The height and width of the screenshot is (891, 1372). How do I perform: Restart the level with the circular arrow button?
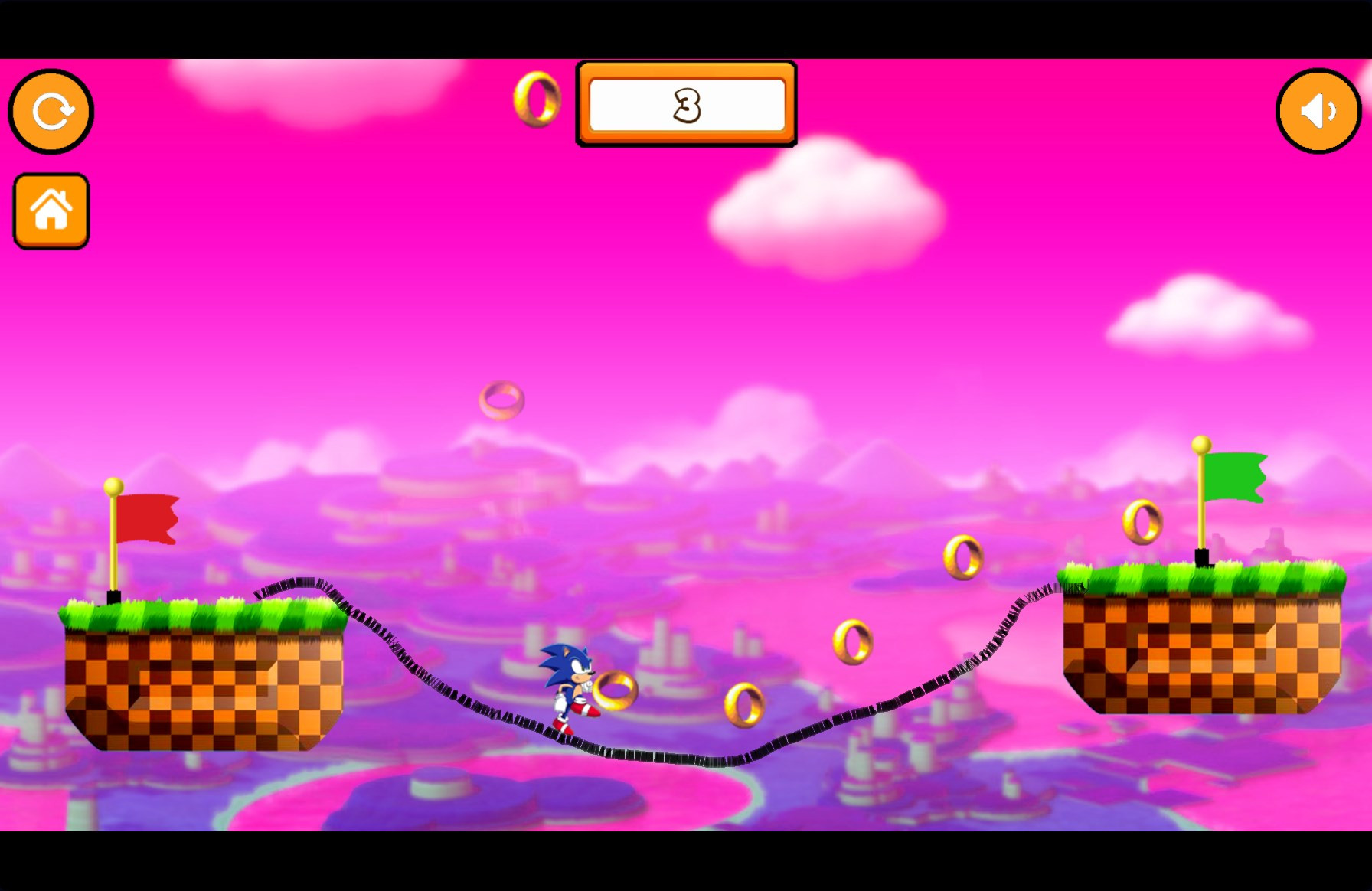coord(51,112)
